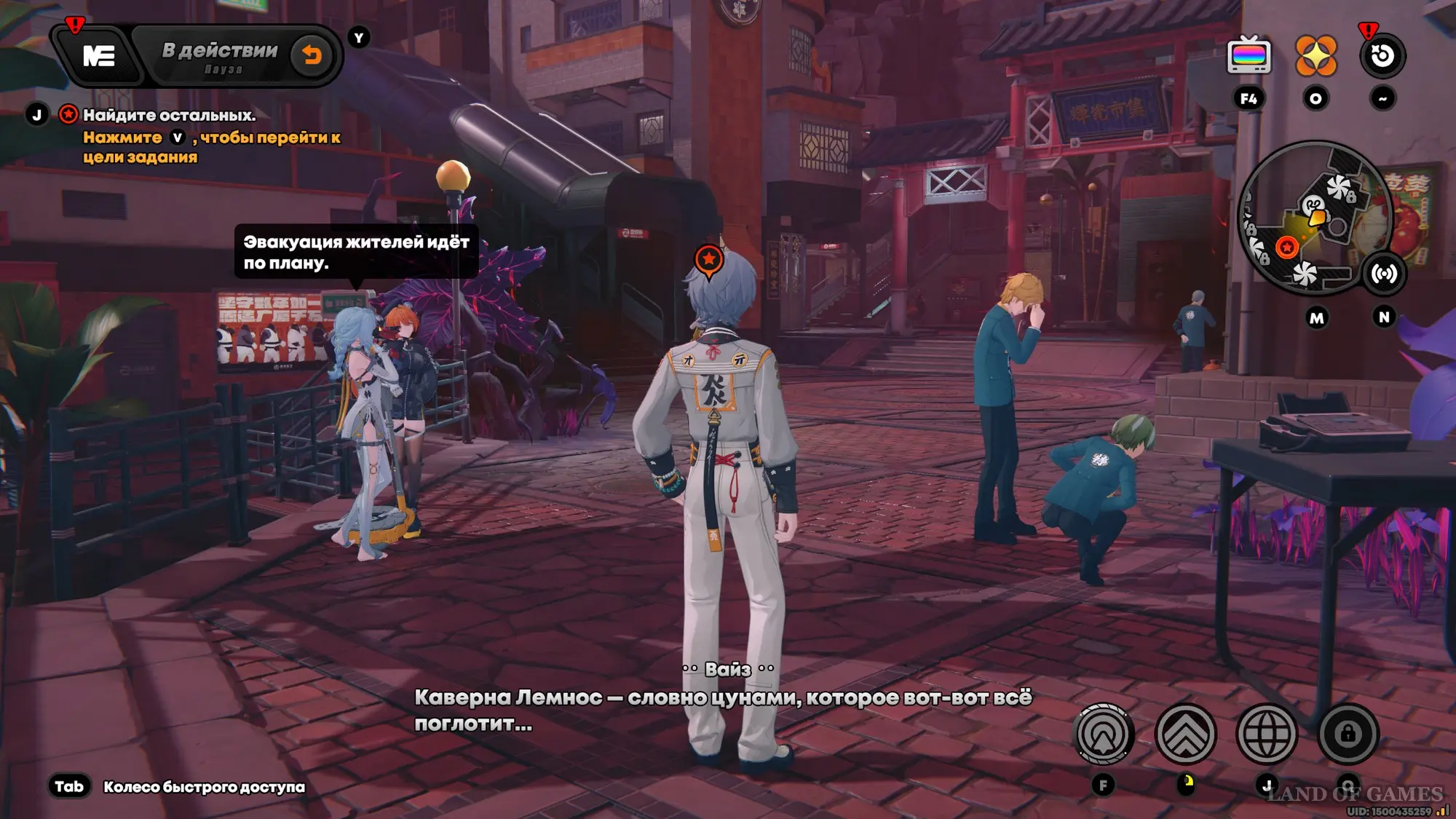Open the rainbow TV icon
The width and height of the screenshot is (1456, 819).
click(1249, 56)
